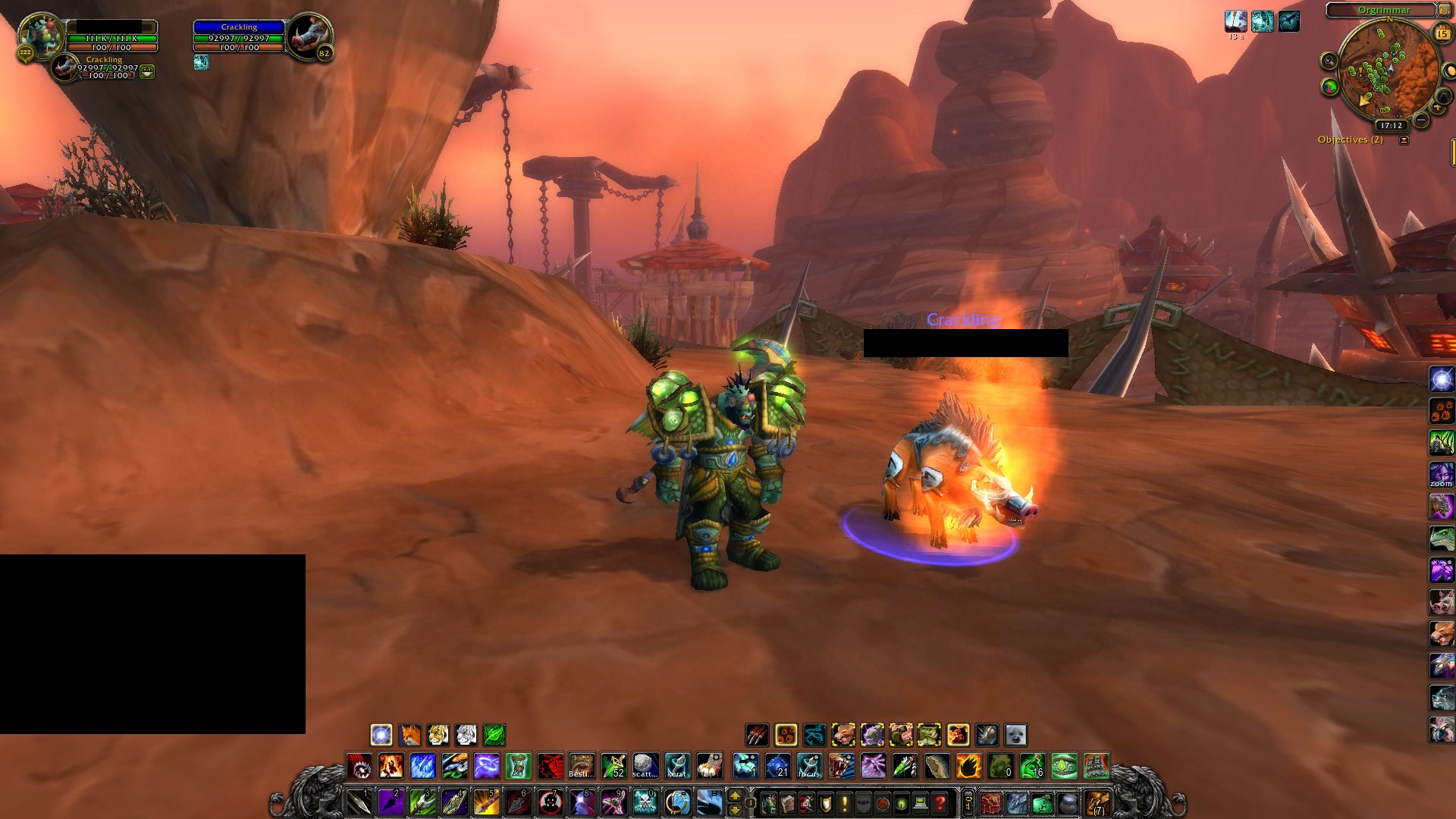The height and width of the screenshot is (819, 1456).
Task: Activate the pet claw ability
Action: 757,735
